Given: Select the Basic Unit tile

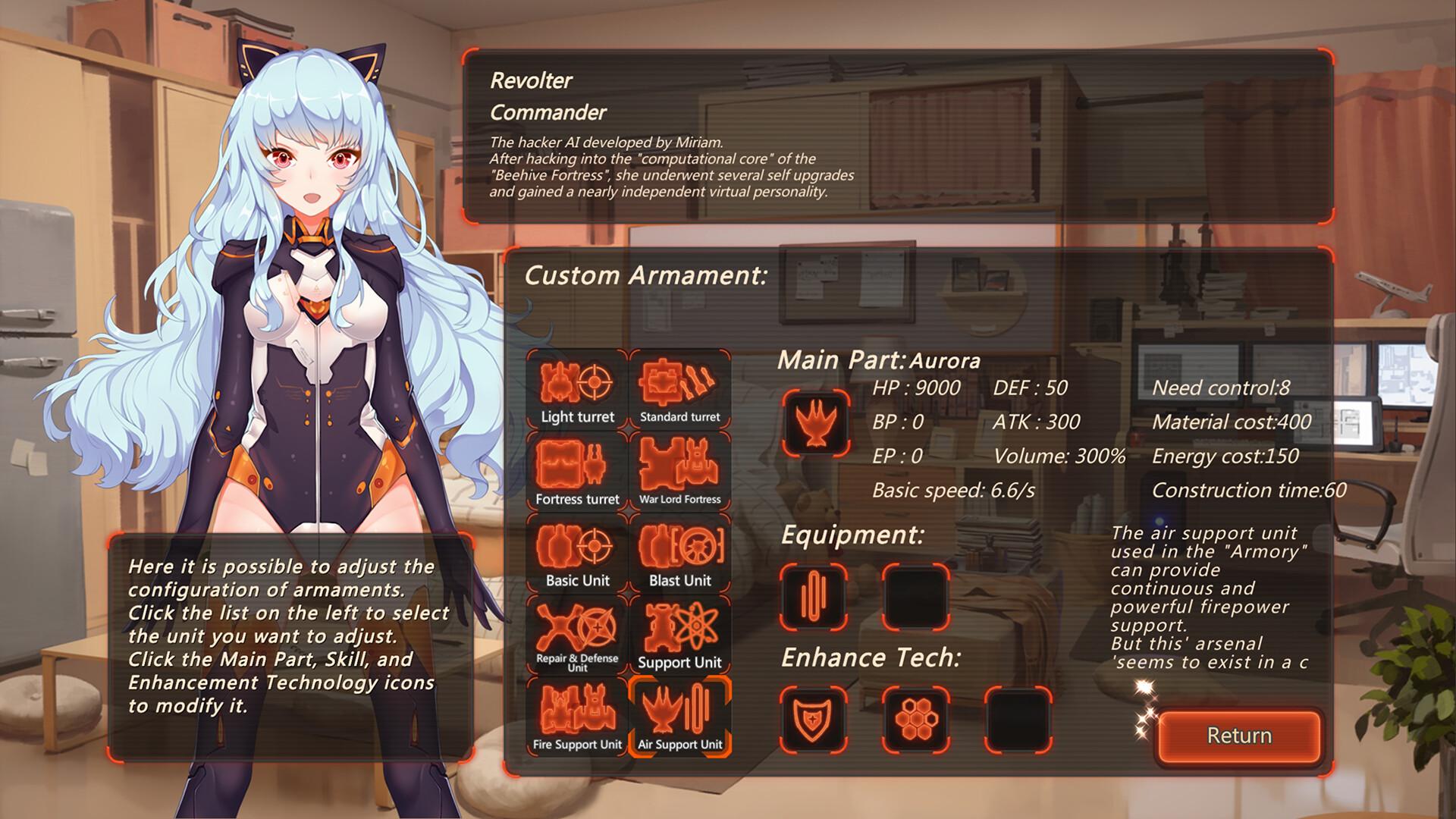Looking at the screenshot, I should click(x=577, y=554).
